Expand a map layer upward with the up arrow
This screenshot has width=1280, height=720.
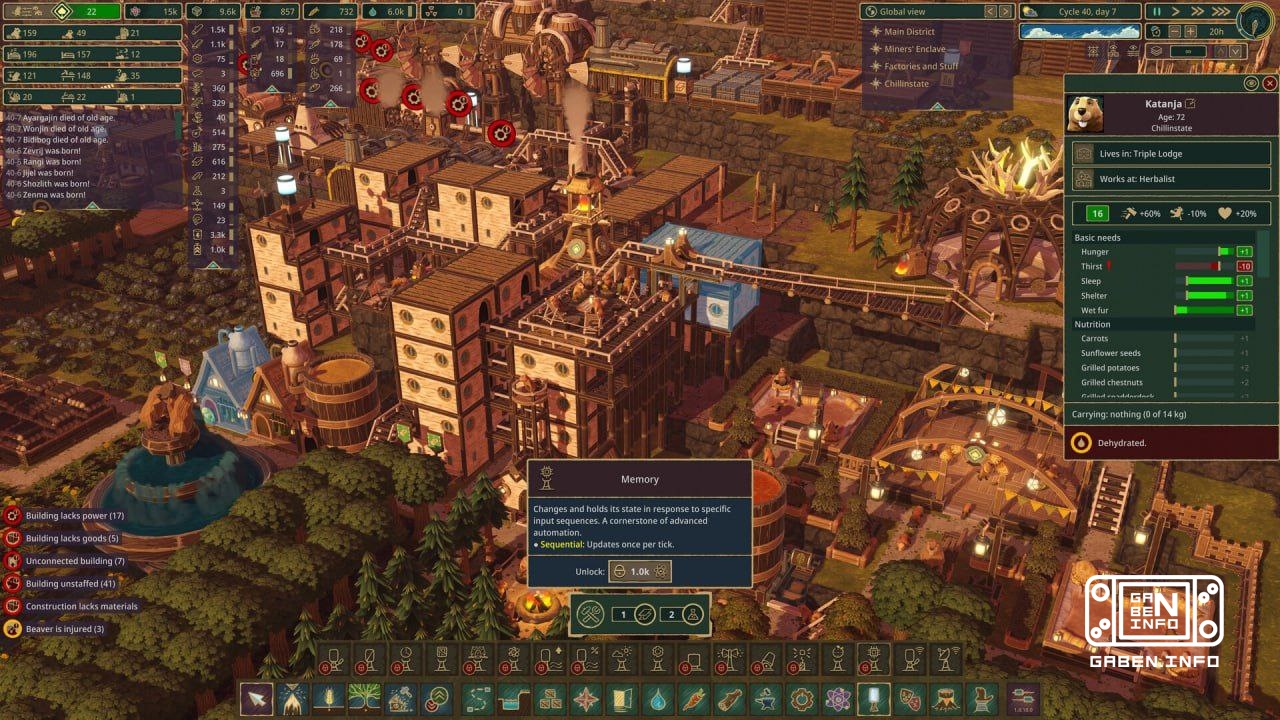tap(1220, 51)
